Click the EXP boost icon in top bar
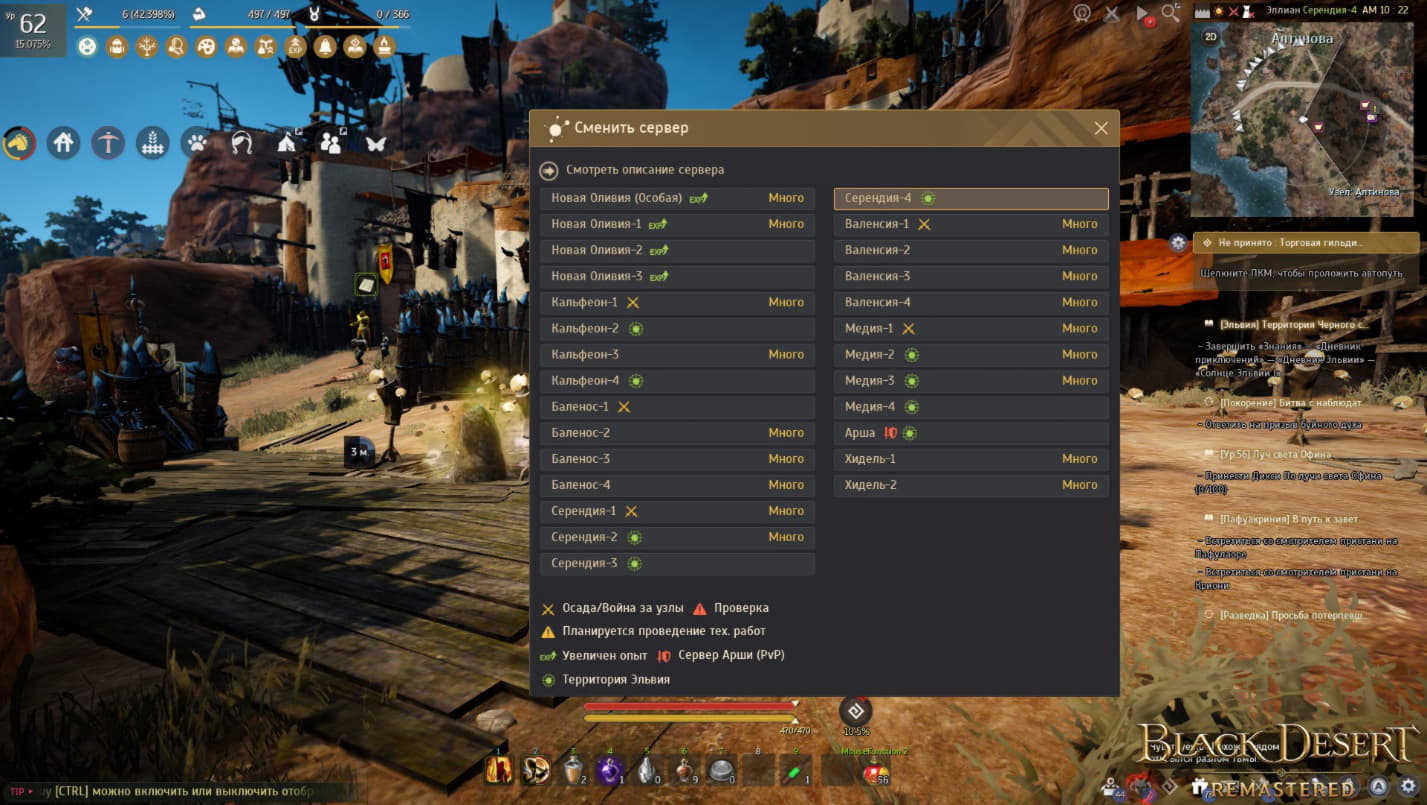This screenshot has width=1427, height=805. [295, 46]
